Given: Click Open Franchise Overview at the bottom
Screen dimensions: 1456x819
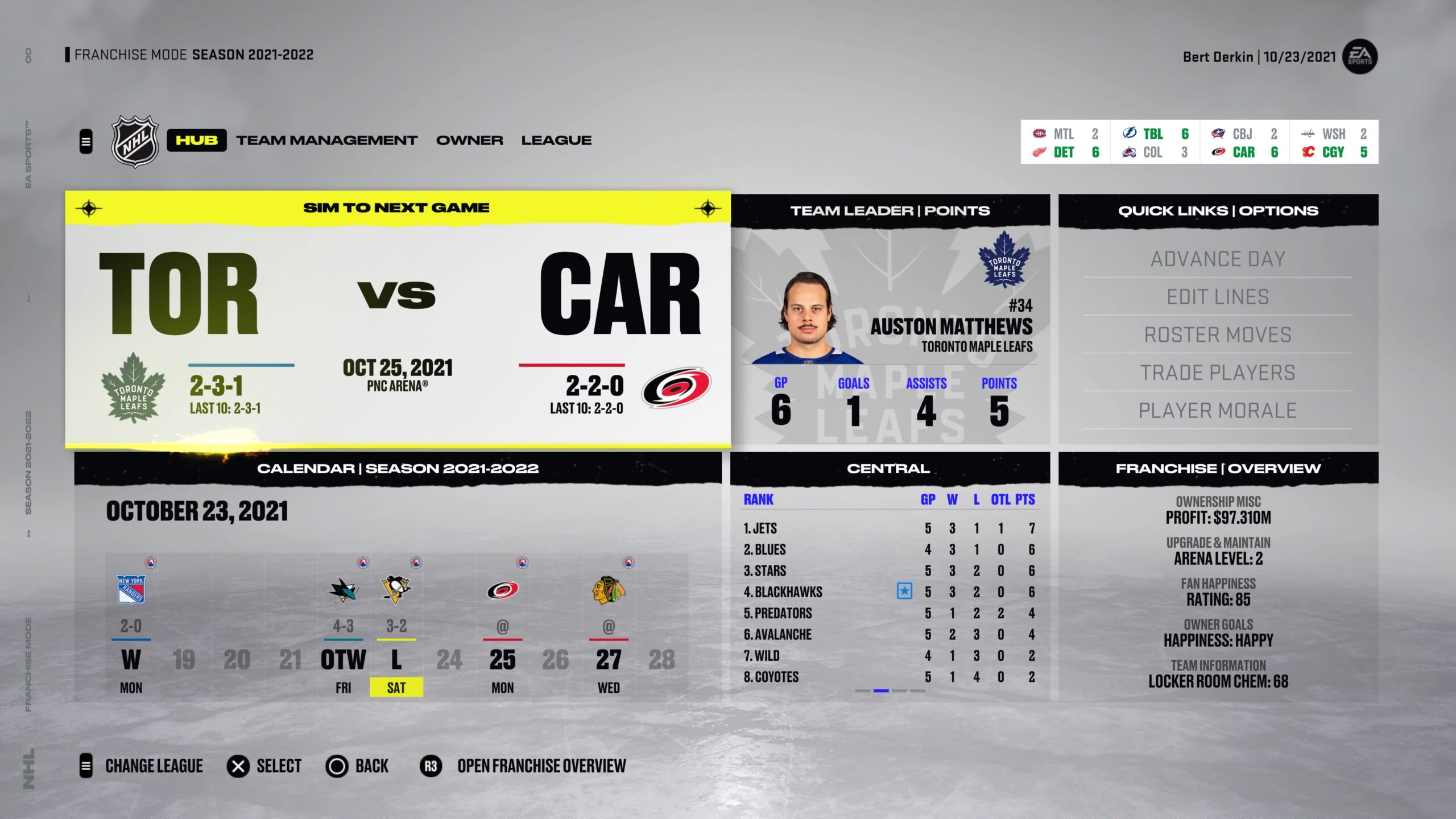Looking at the screenshot, I should 540,766.
